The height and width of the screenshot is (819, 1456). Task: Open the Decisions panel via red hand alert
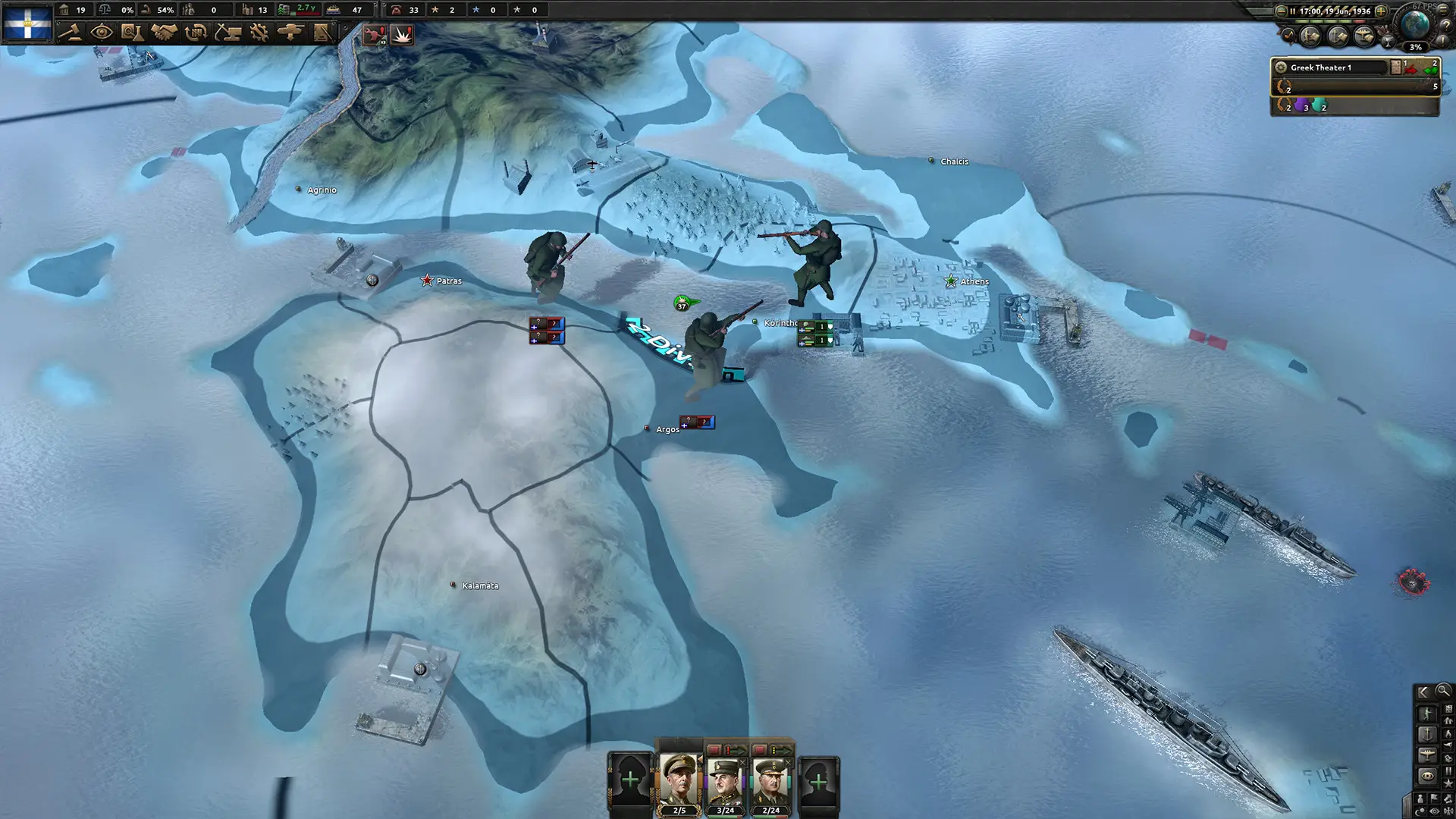pyautogui.click(x=375, y=34)
